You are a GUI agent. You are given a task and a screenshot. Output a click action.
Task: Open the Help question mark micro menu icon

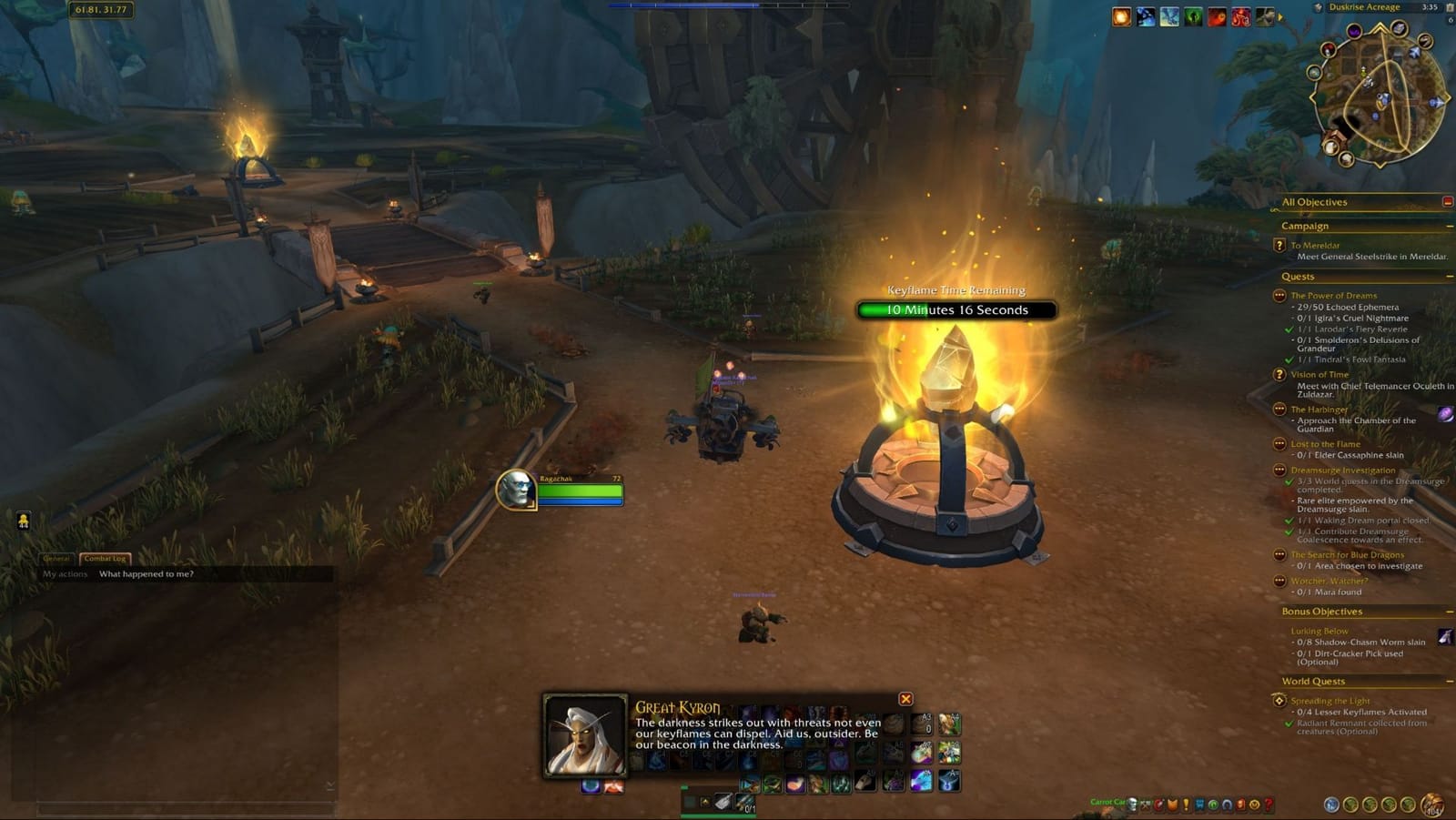point(1269,805)
